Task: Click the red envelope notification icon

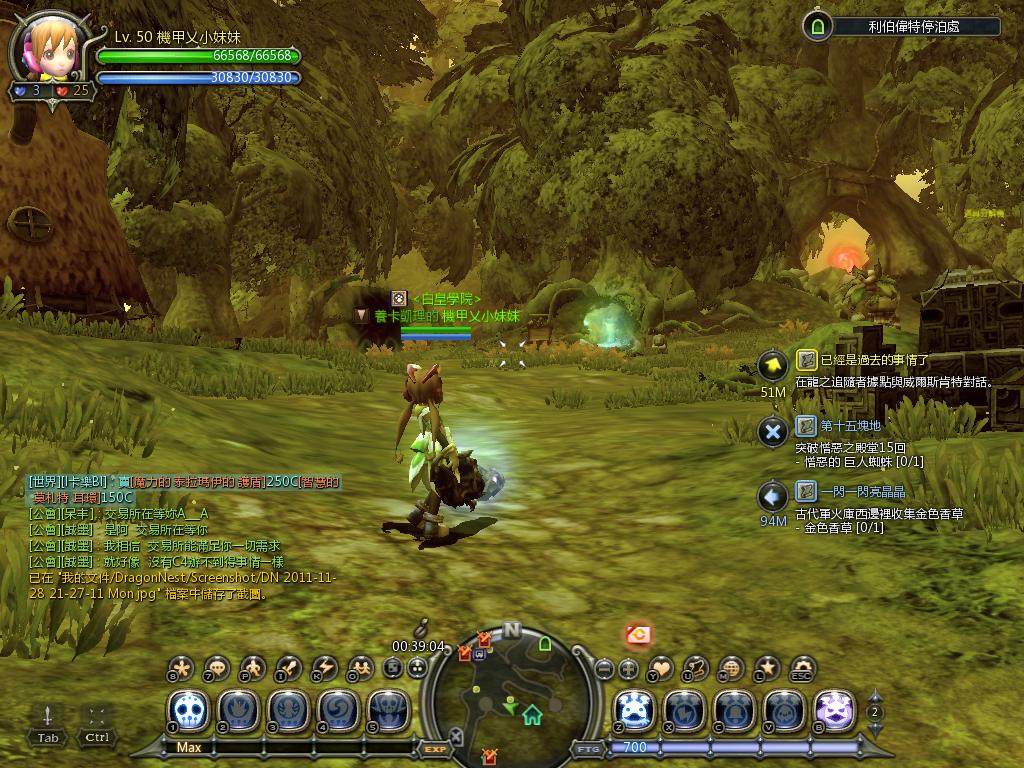Action: (x=638, y=633)
